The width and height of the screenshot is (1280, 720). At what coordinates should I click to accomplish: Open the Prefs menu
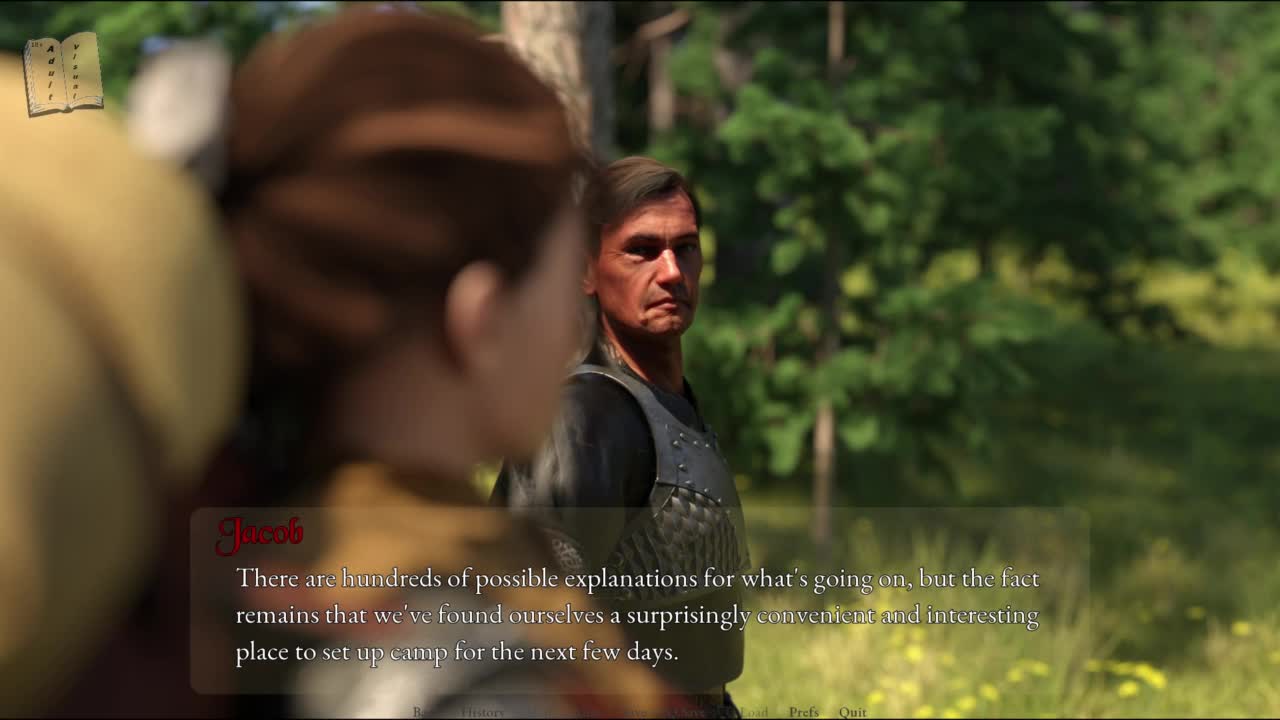pyautogui.click(x=803, y=712)
